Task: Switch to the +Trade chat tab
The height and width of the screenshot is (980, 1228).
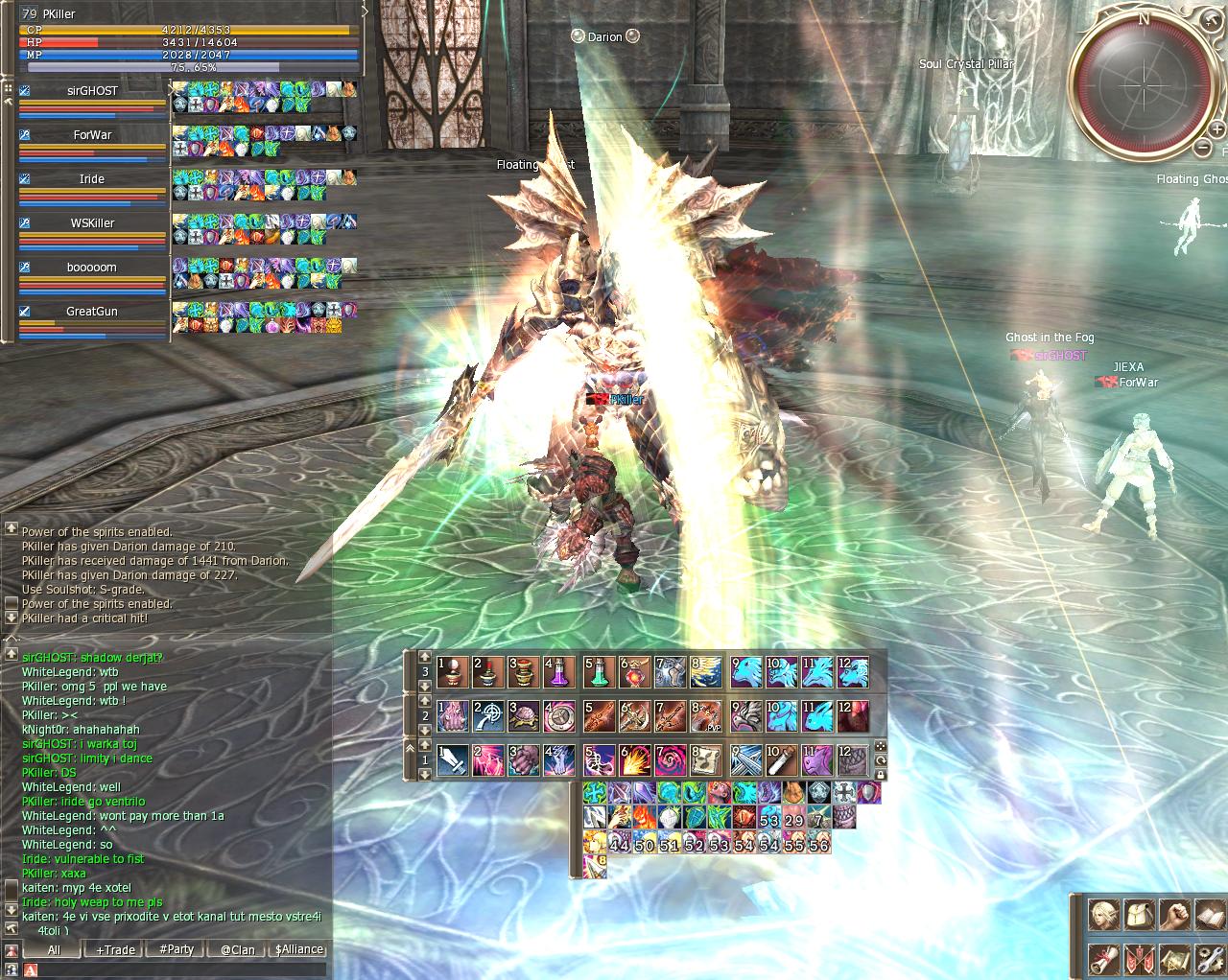Action: coord(115,949)
